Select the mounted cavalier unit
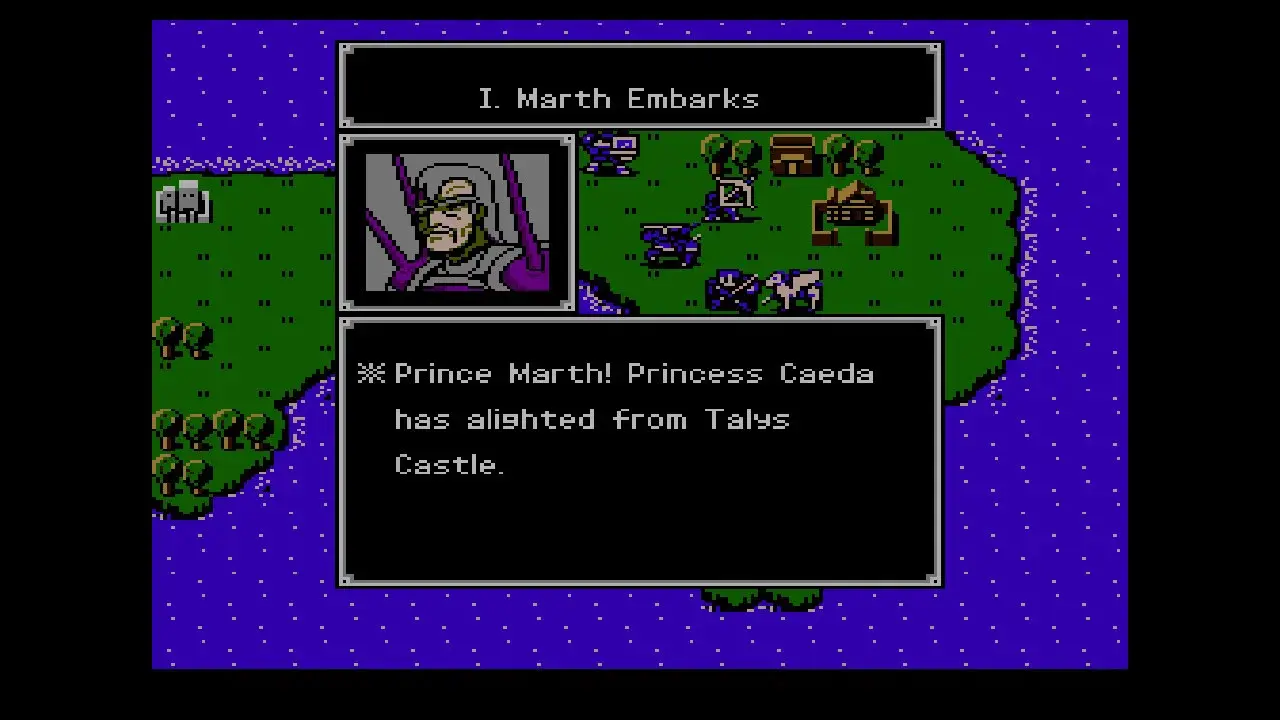Image resolution: width=1280 pixels, height=720 pixels. tap(670, 240)
